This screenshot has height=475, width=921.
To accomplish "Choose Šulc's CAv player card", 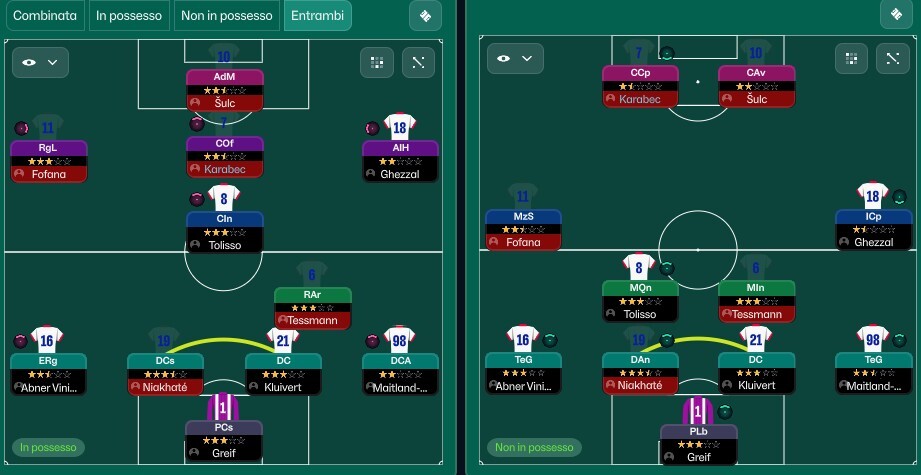I will coord(756,86).
